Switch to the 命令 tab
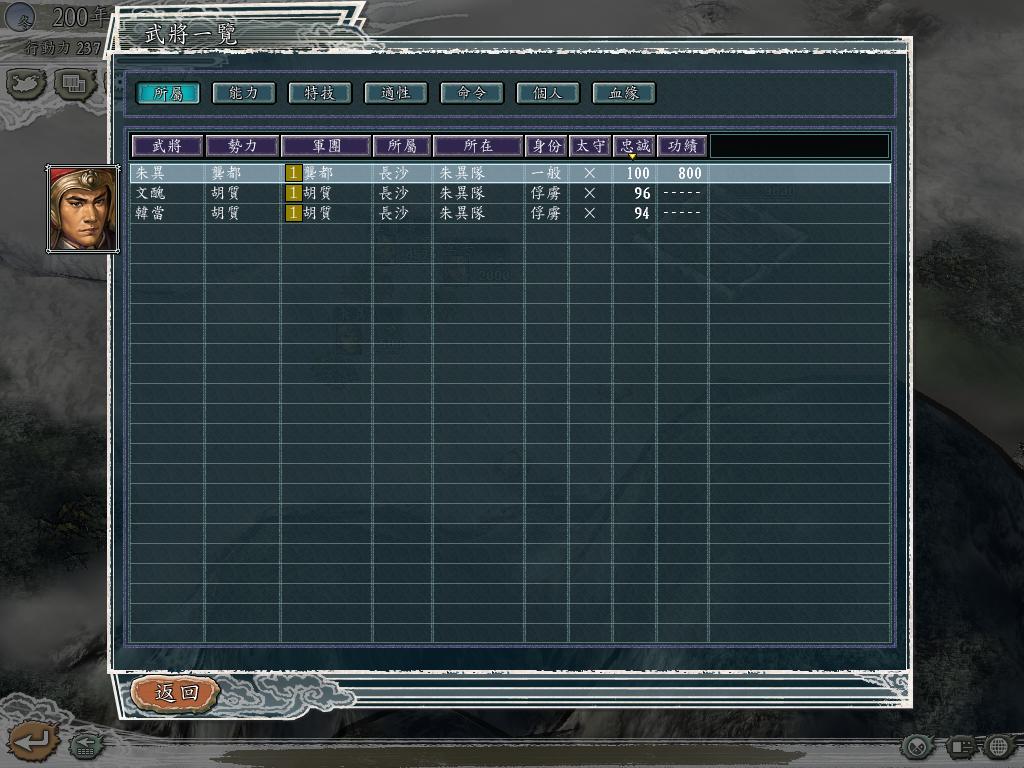This screenshot has height=768, width=1024. (471, 93)
